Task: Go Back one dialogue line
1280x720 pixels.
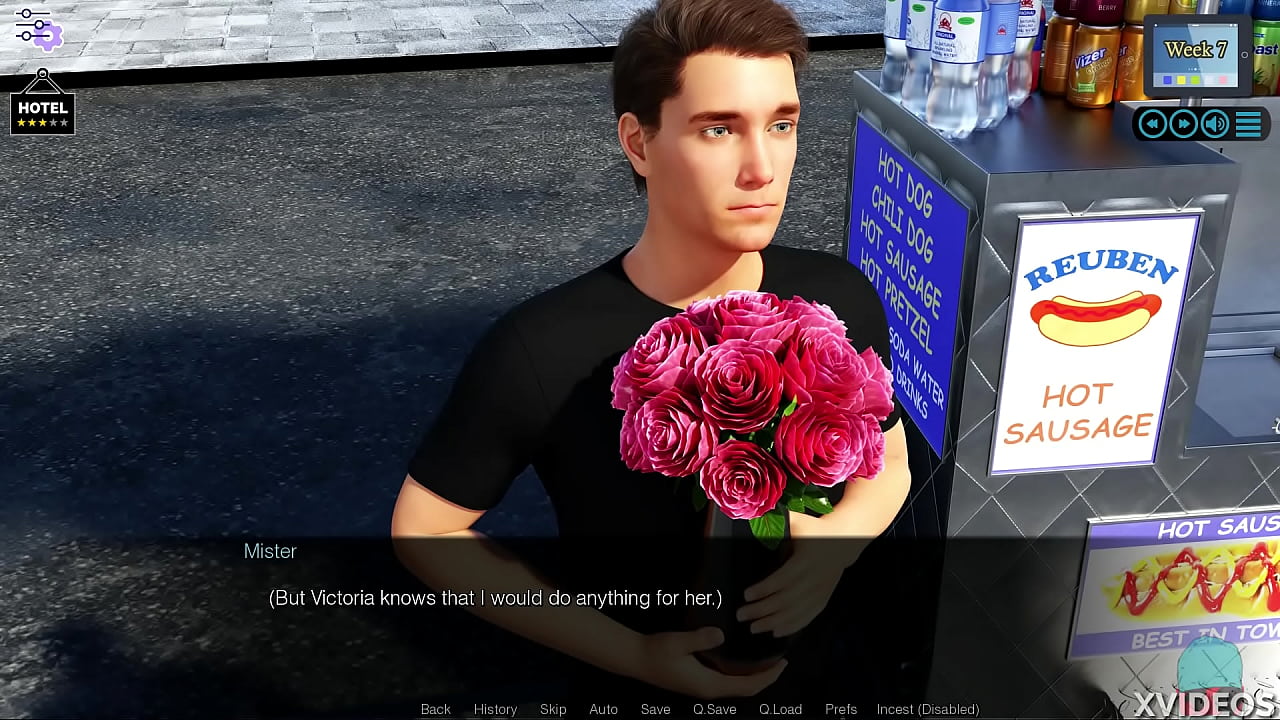Action: click(435, 709)
